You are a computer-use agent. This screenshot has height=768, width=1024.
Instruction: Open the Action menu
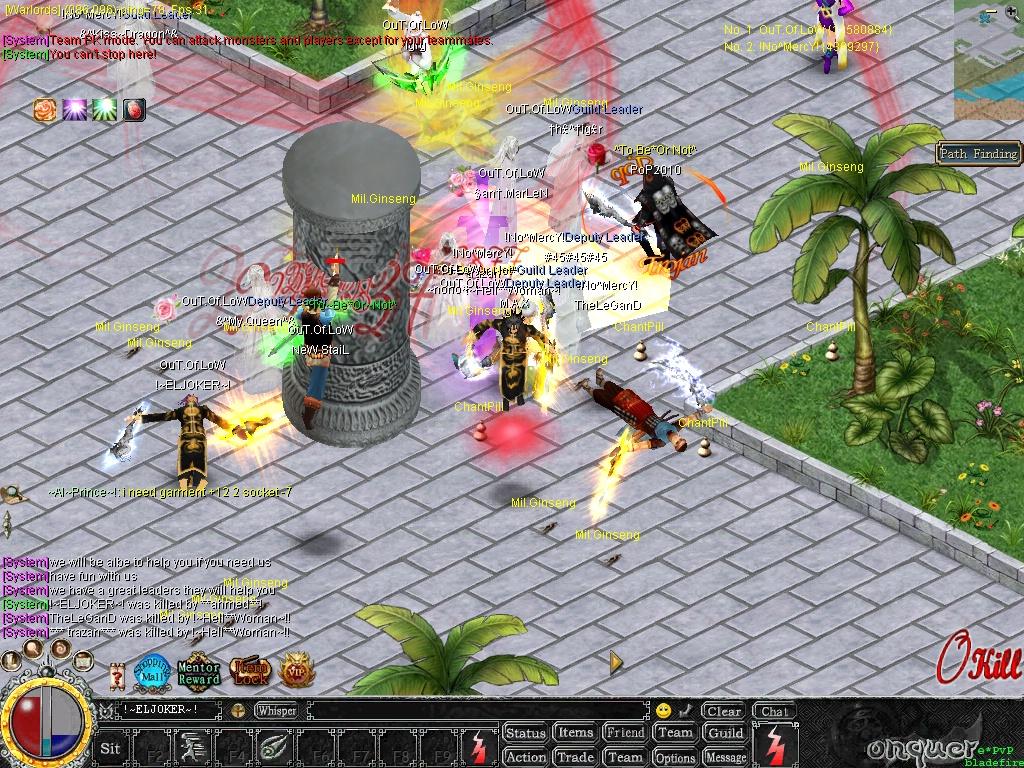[x=525, y=757]
